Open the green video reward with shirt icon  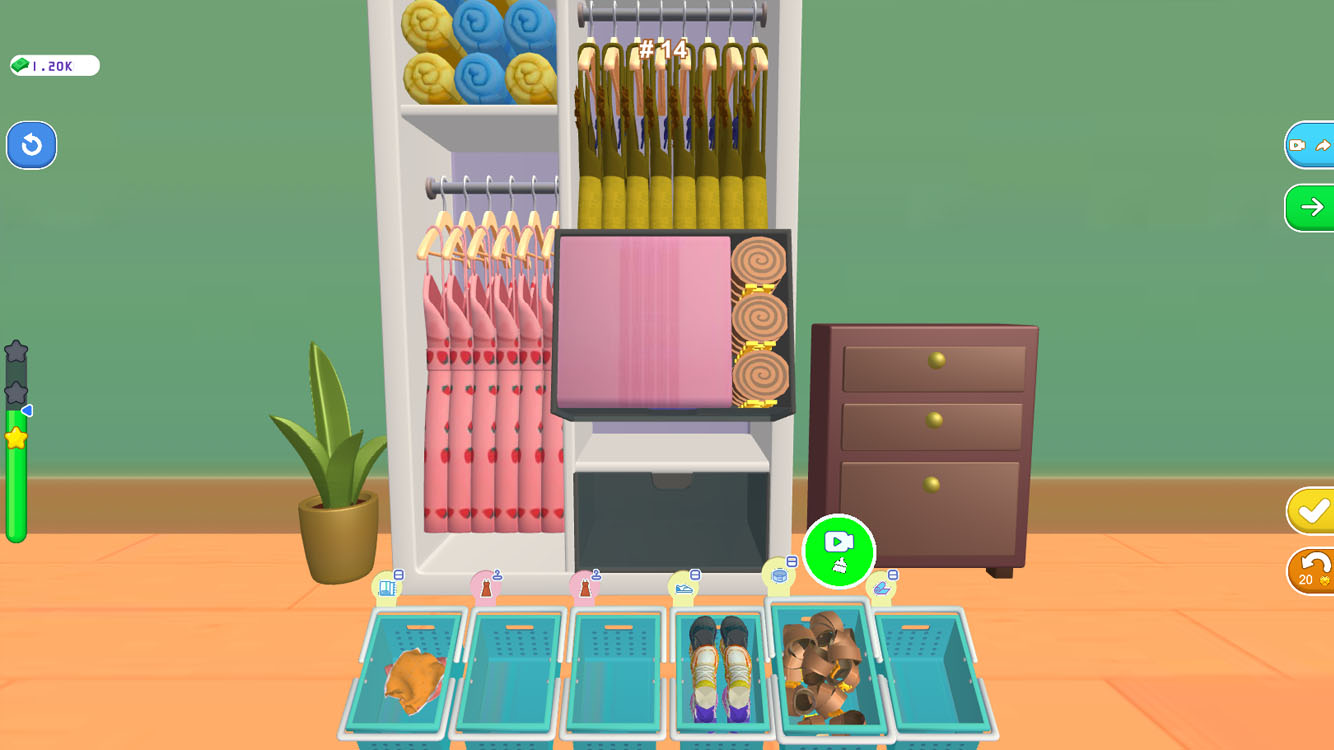click(838, 552)
